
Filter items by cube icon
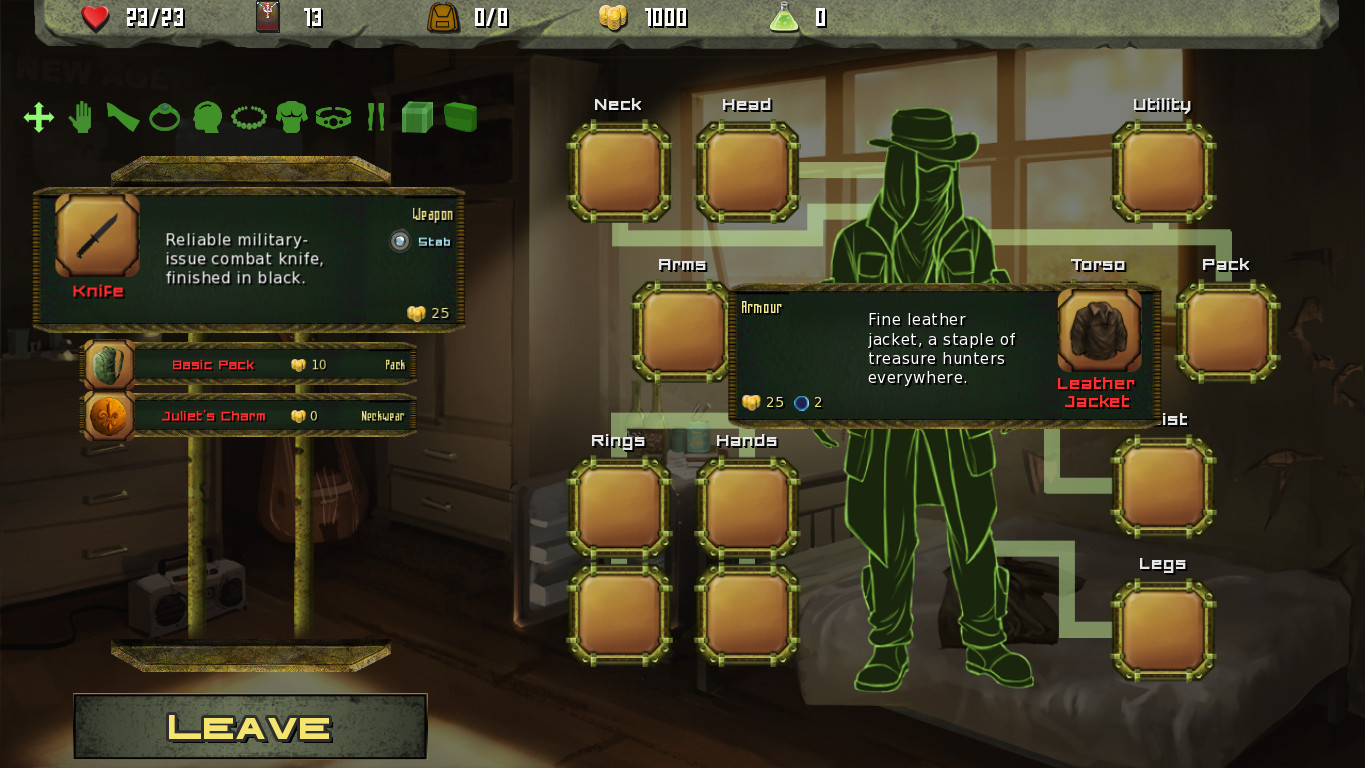(x=417, y=118)
